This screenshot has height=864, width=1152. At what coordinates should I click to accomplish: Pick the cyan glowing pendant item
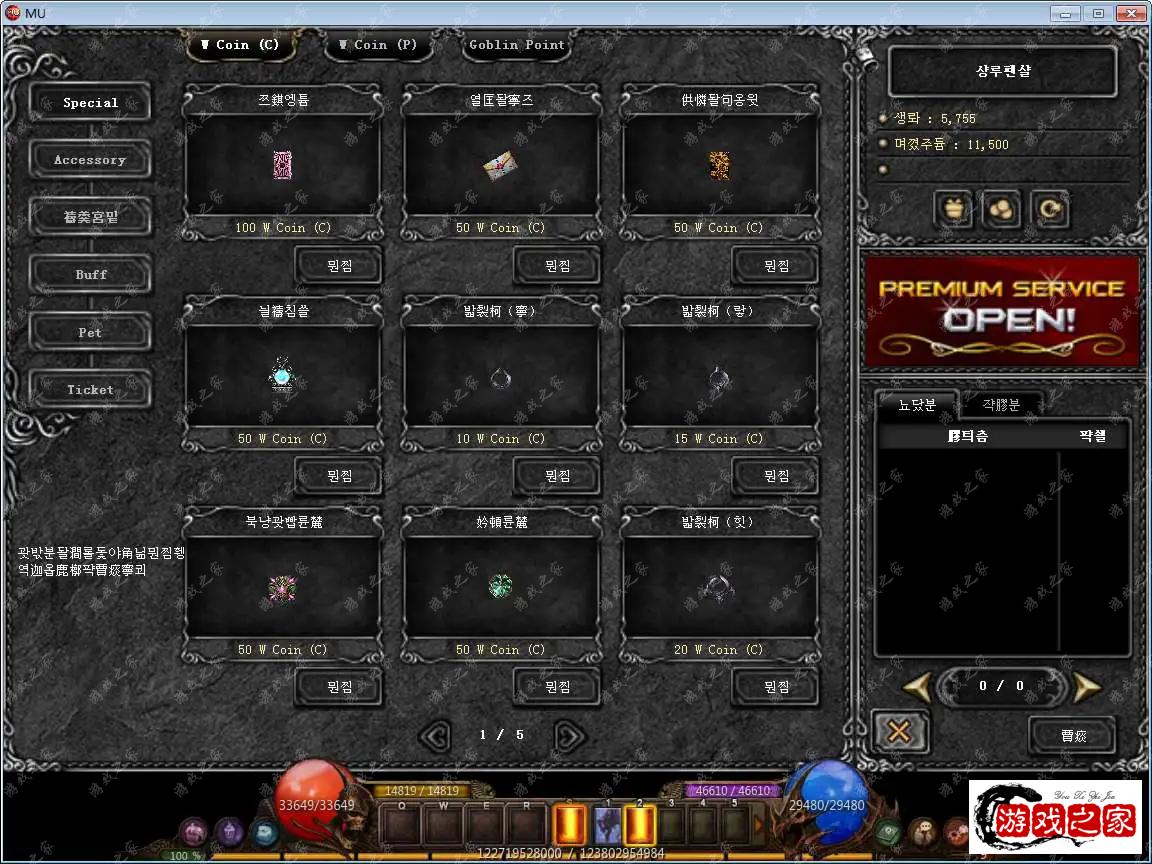(282, 377)
